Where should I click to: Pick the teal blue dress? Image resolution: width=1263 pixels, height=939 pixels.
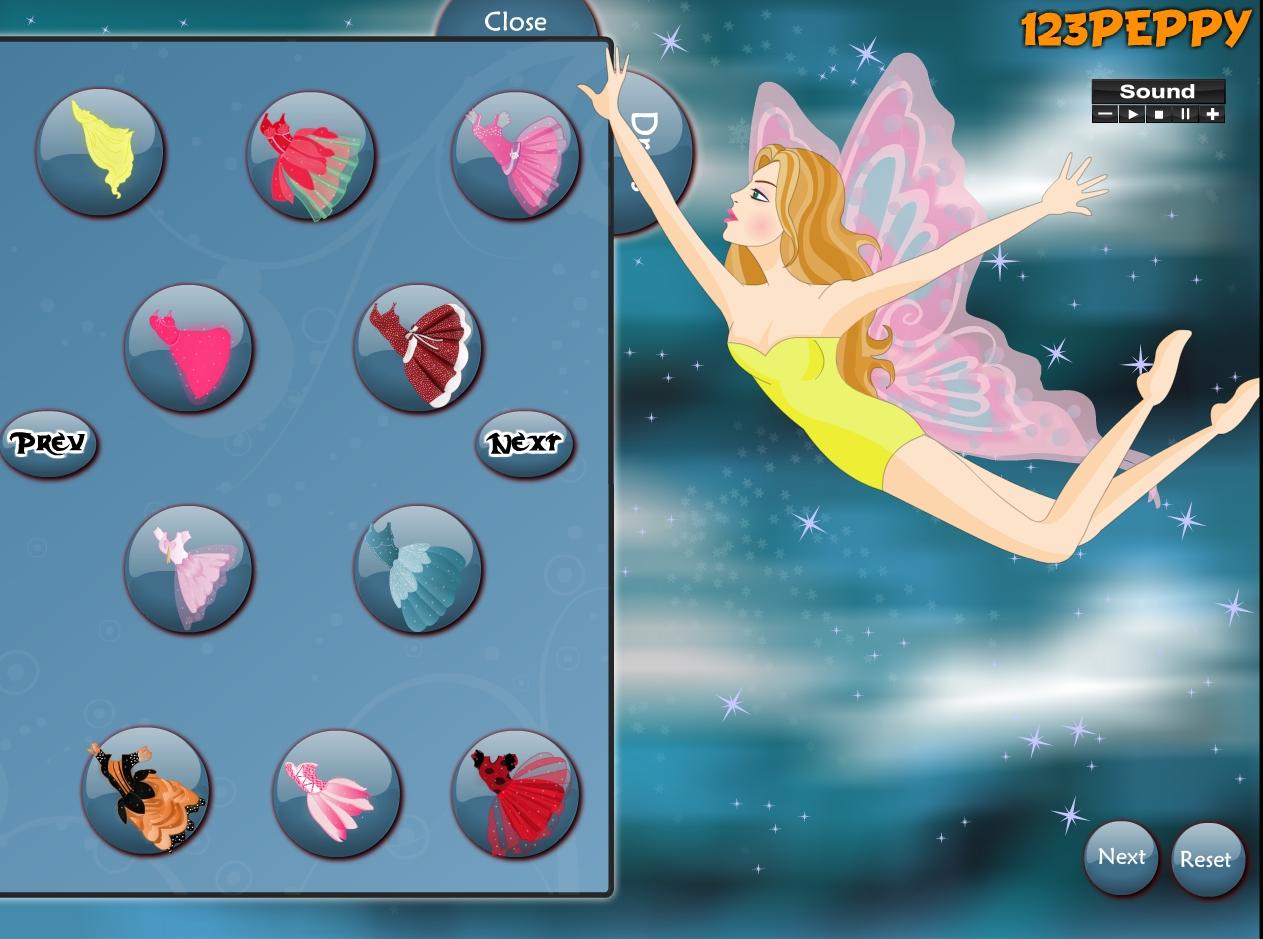click(418, 568)
